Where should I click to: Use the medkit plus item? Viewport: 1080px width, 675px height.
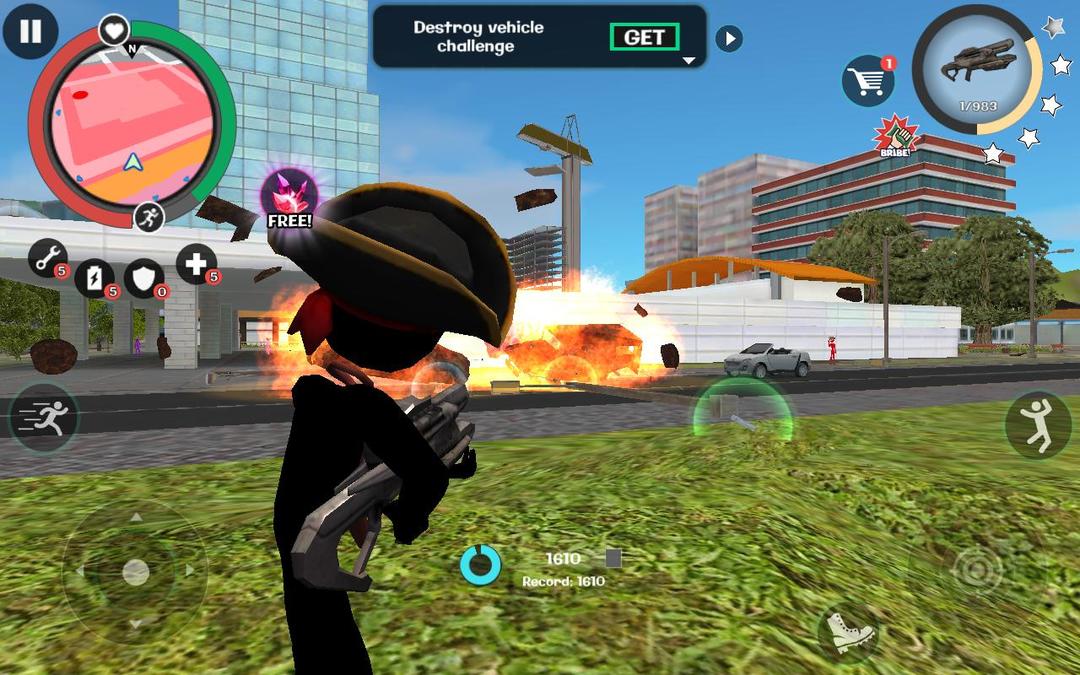(x=196, y=264)
